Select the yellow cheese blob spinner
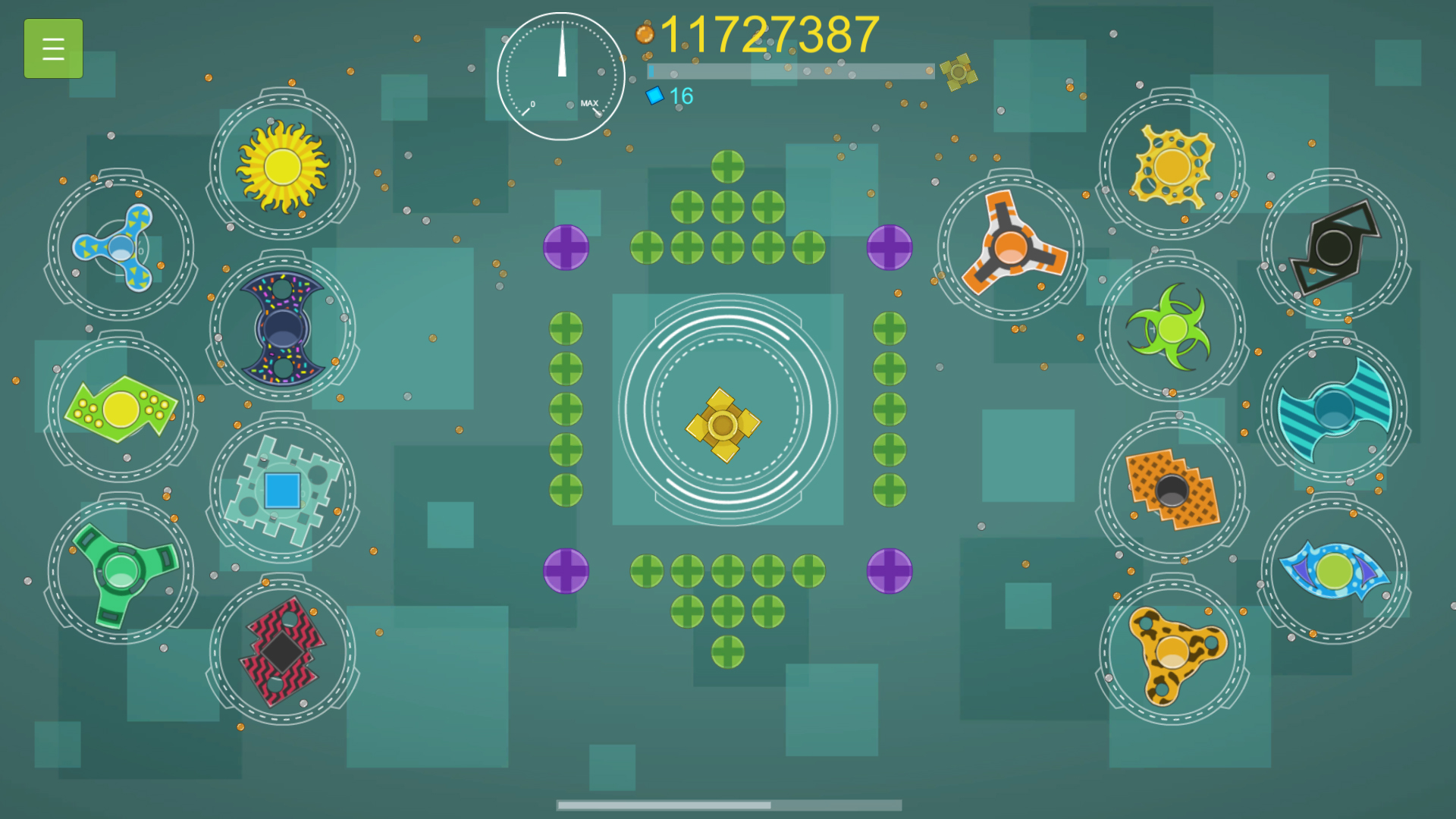 coord(1172,165)
